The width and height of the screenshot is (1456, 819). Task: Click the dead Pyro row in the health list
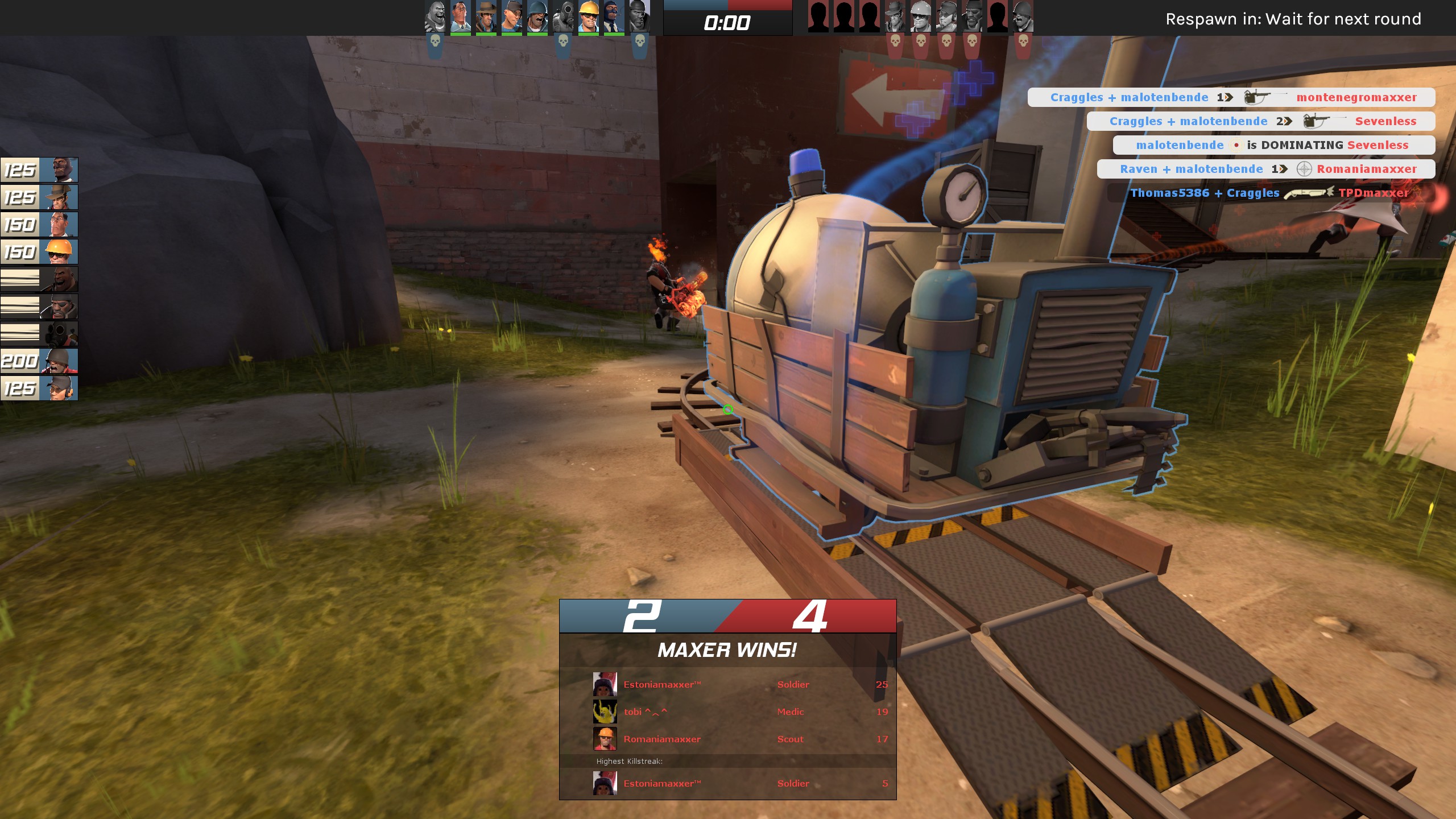point(39,334)
